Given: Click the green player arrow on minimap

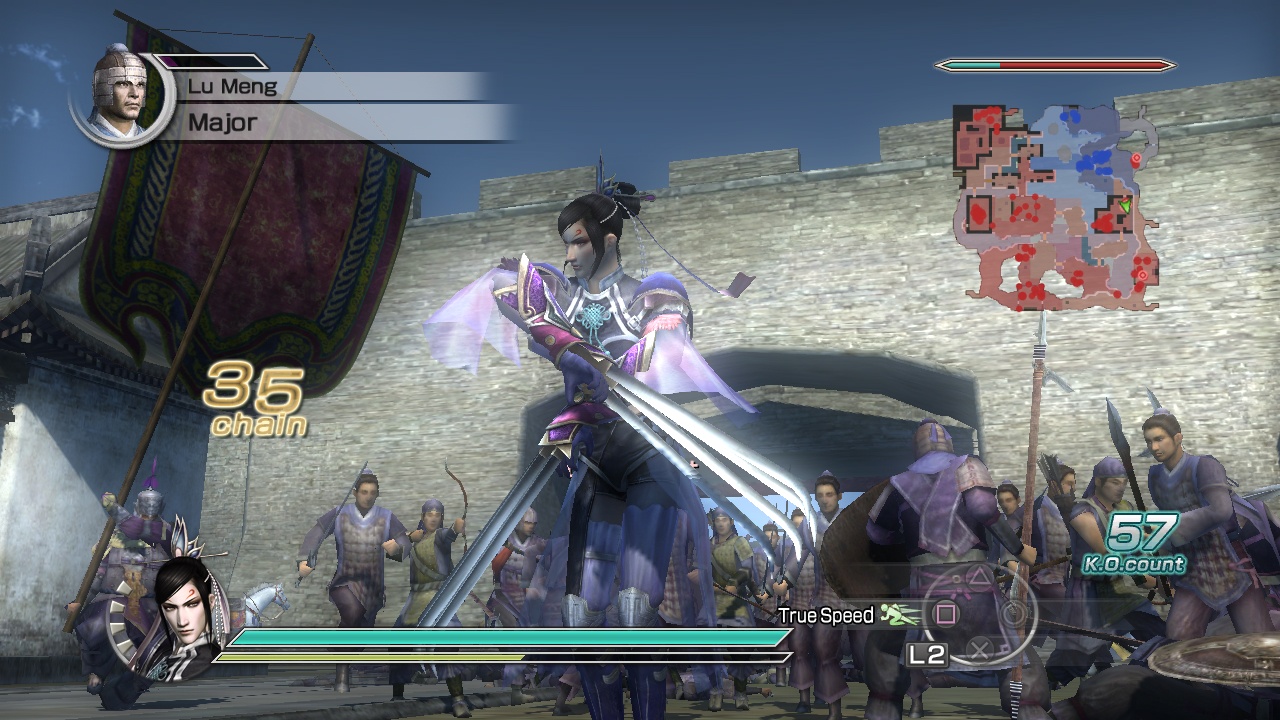Looking at the screenshot, I should pyautogui.click(x=1124, y=204).
